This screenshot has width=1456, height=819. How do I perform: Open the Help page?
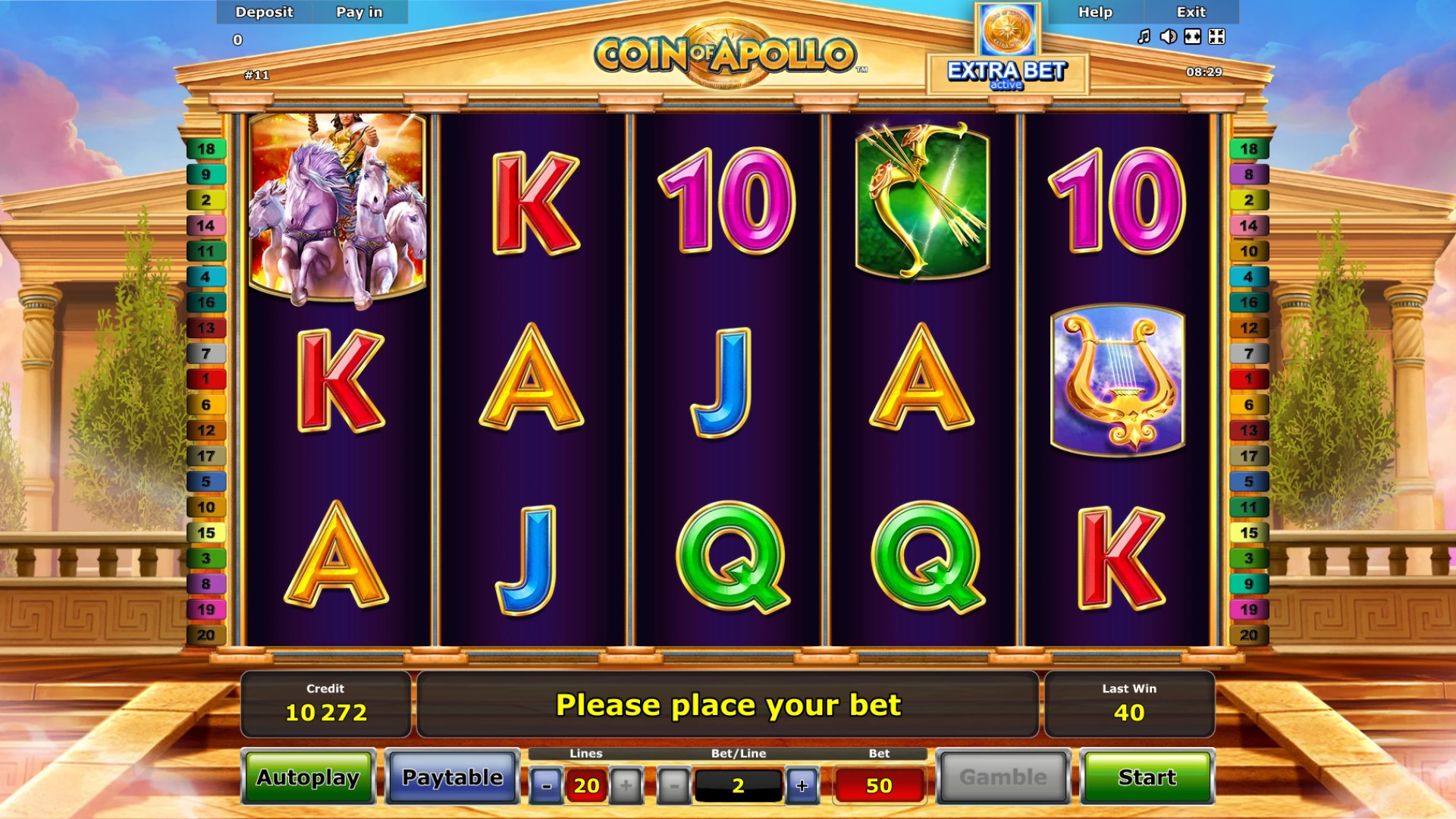[x=1095, y=12]
